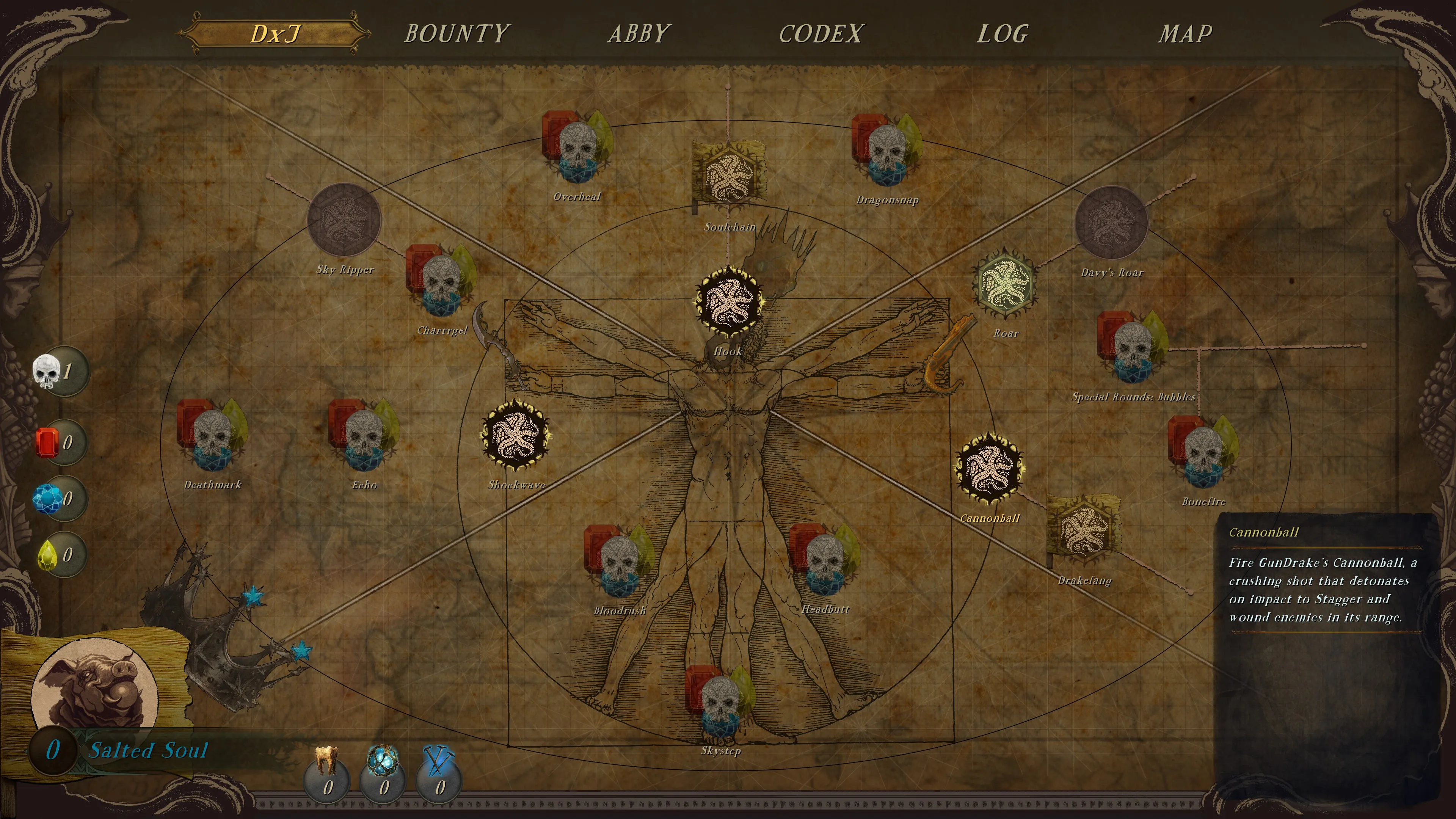Choose the Davy's Roar skill node
Viewport: 1456px width, 819px height.
[x=1111, y=222]
